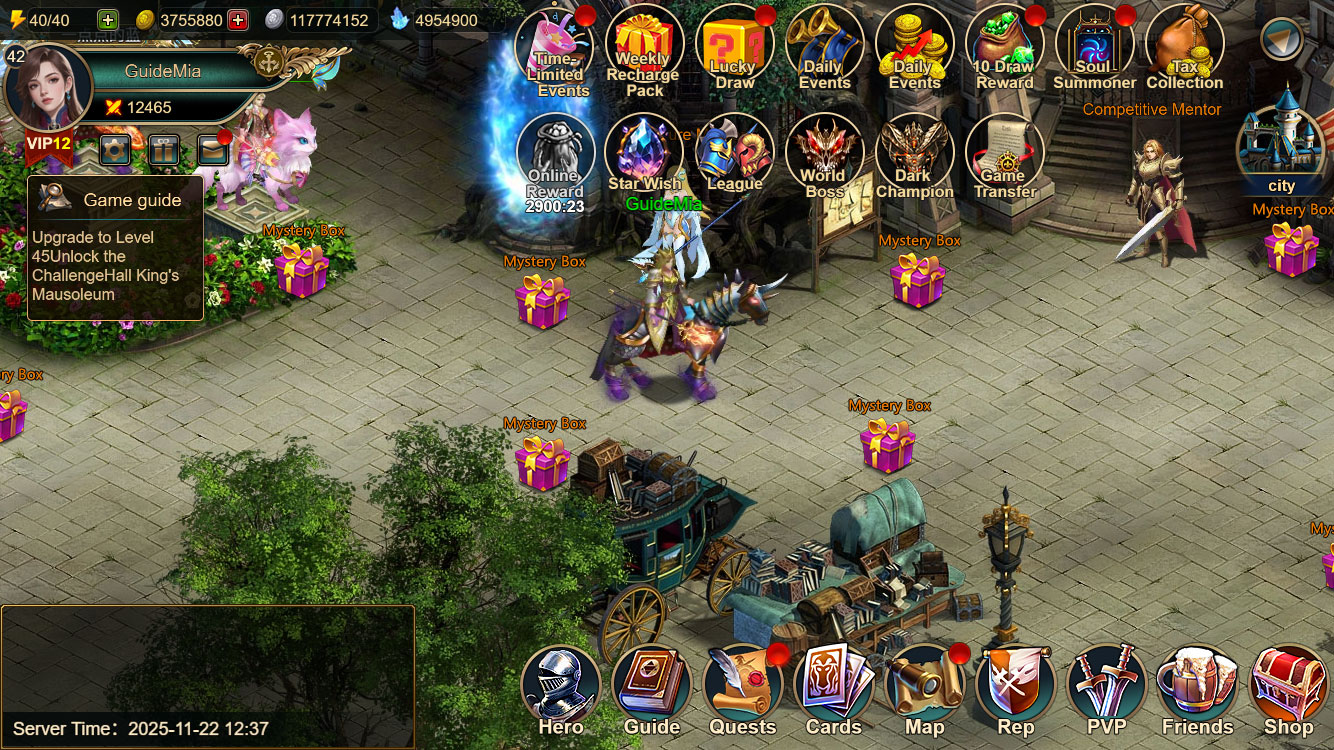Open the Cards menu
The height and width of the screenshot is (750, 1334).
click(833, 687)
